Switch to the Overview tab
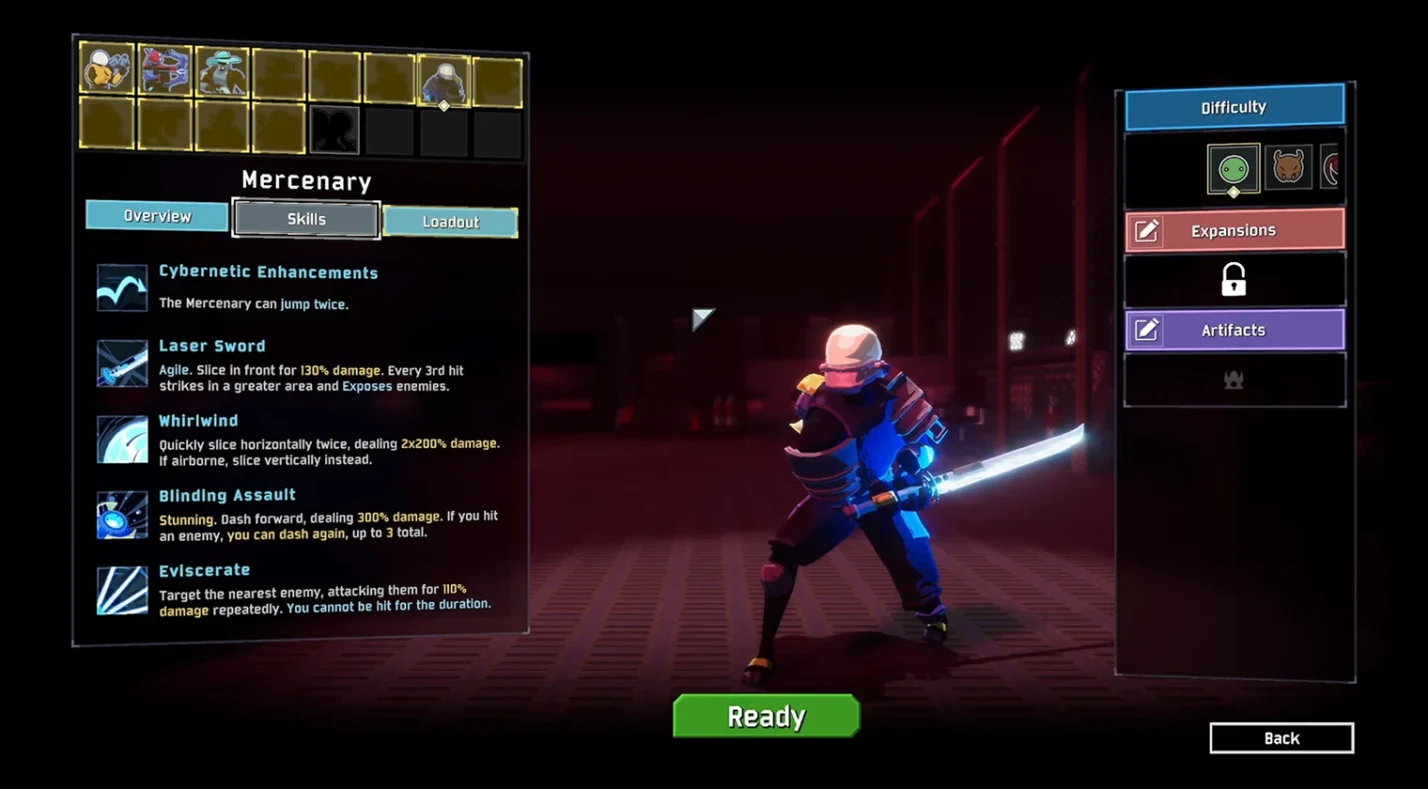 pyautogui.click(x=157, y=216)
